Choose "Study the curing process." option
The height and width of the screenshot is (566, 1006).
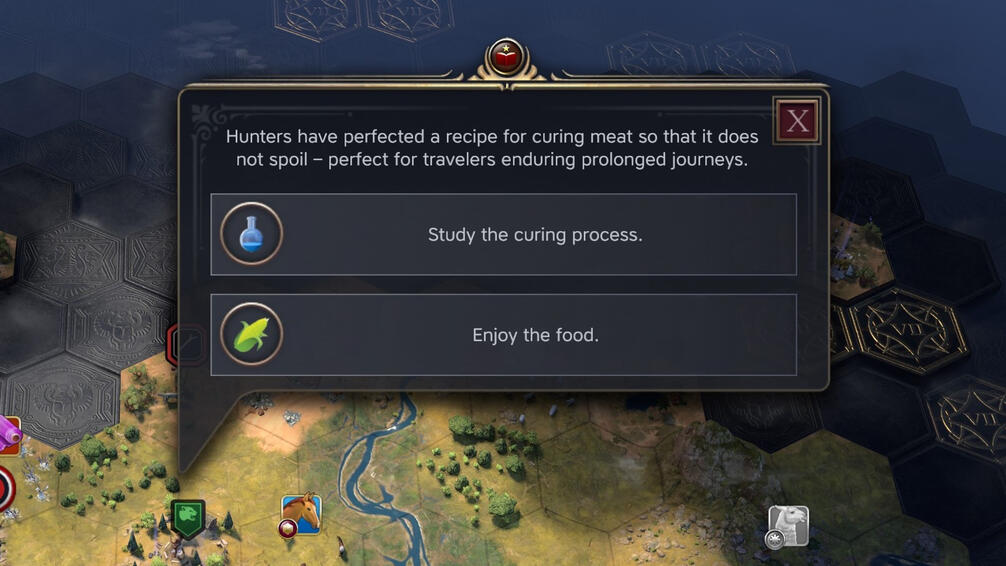tap(503, 235)
